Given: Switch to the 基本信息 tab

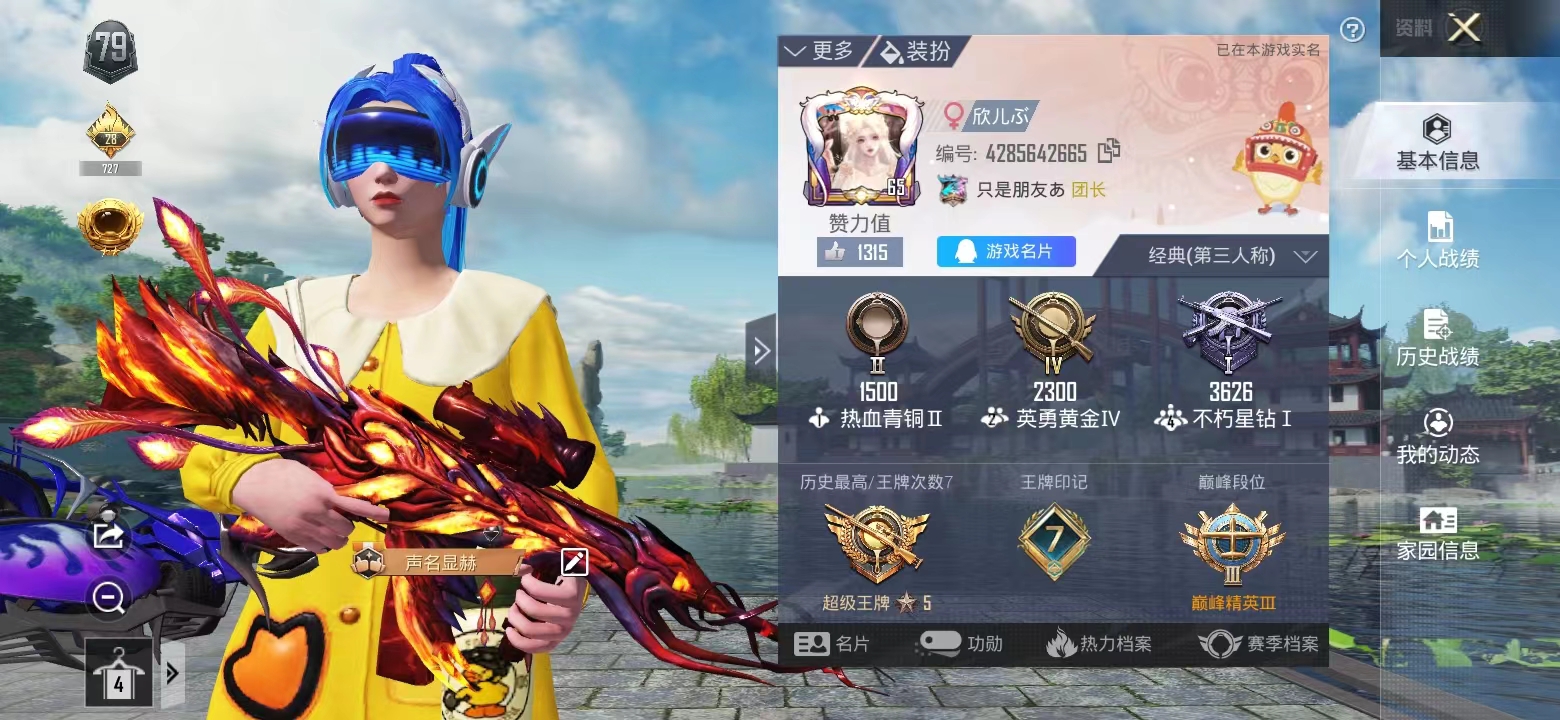Looking at the screenshot, I should coord(1437,144).
